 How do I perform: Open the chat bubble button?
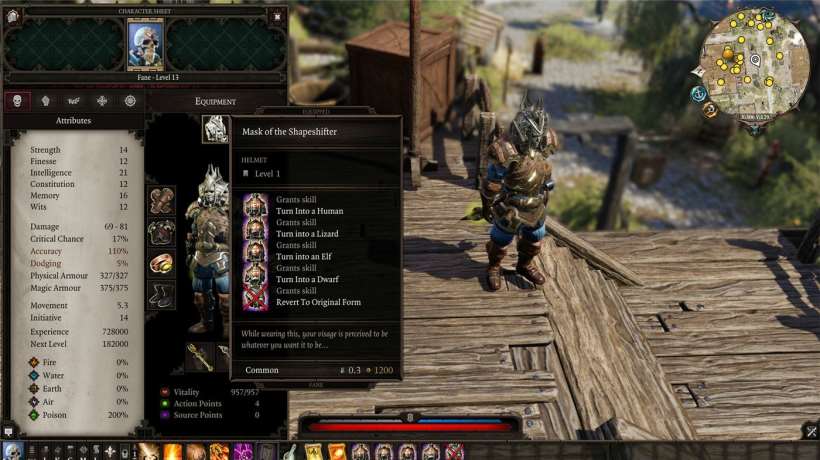[x=8, y=432]
